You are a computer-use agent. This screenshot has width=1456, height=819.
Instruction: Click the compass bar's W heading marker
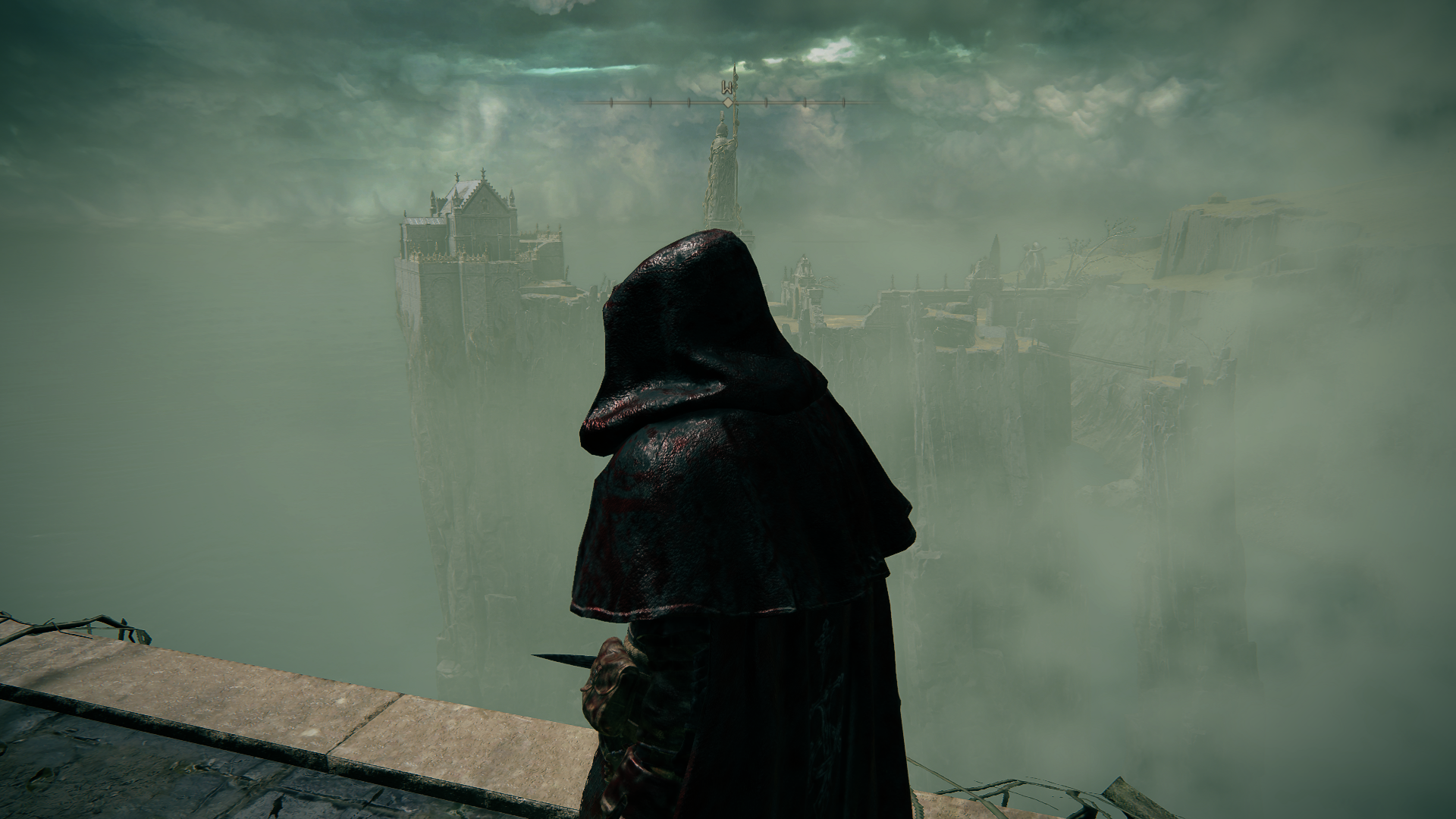coord(728,85)
